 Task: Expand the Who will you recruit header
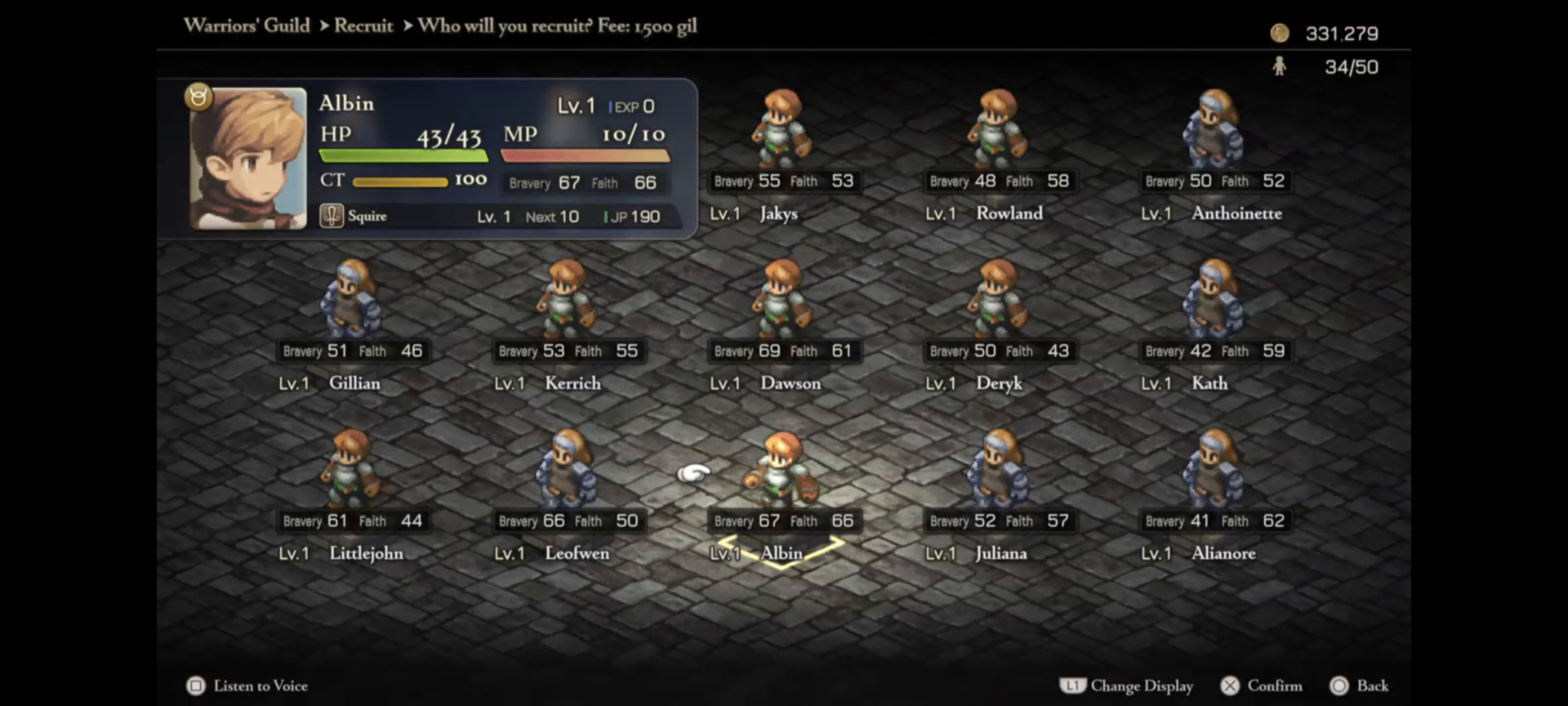click(504, 26)
